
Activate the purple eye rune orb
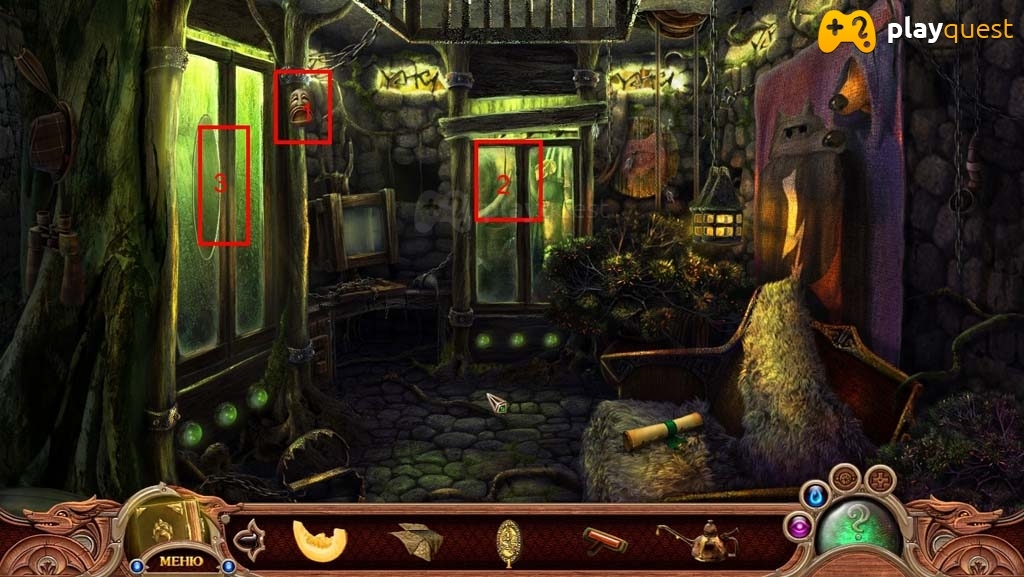click(x=799, y=525)
